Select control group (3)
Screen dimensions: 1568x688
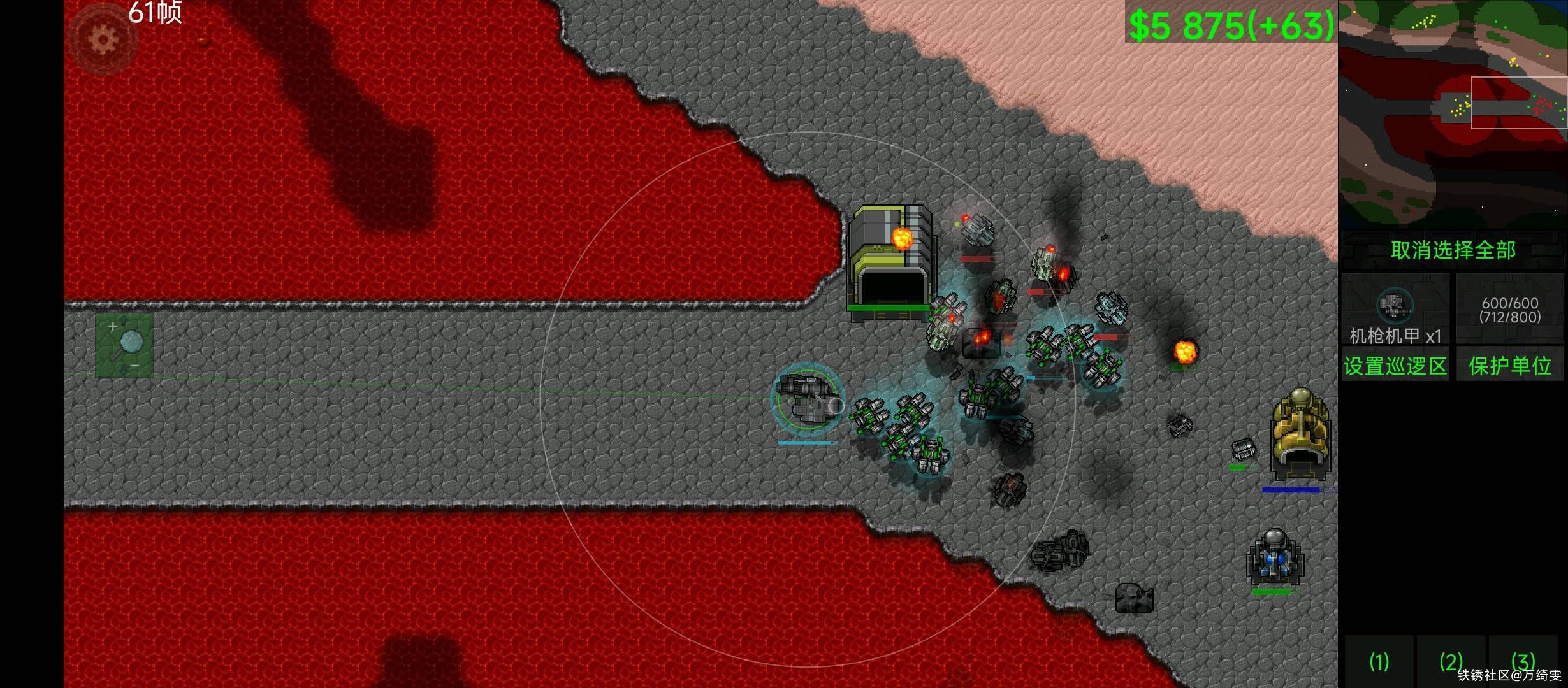click(x=1523, y=661)
